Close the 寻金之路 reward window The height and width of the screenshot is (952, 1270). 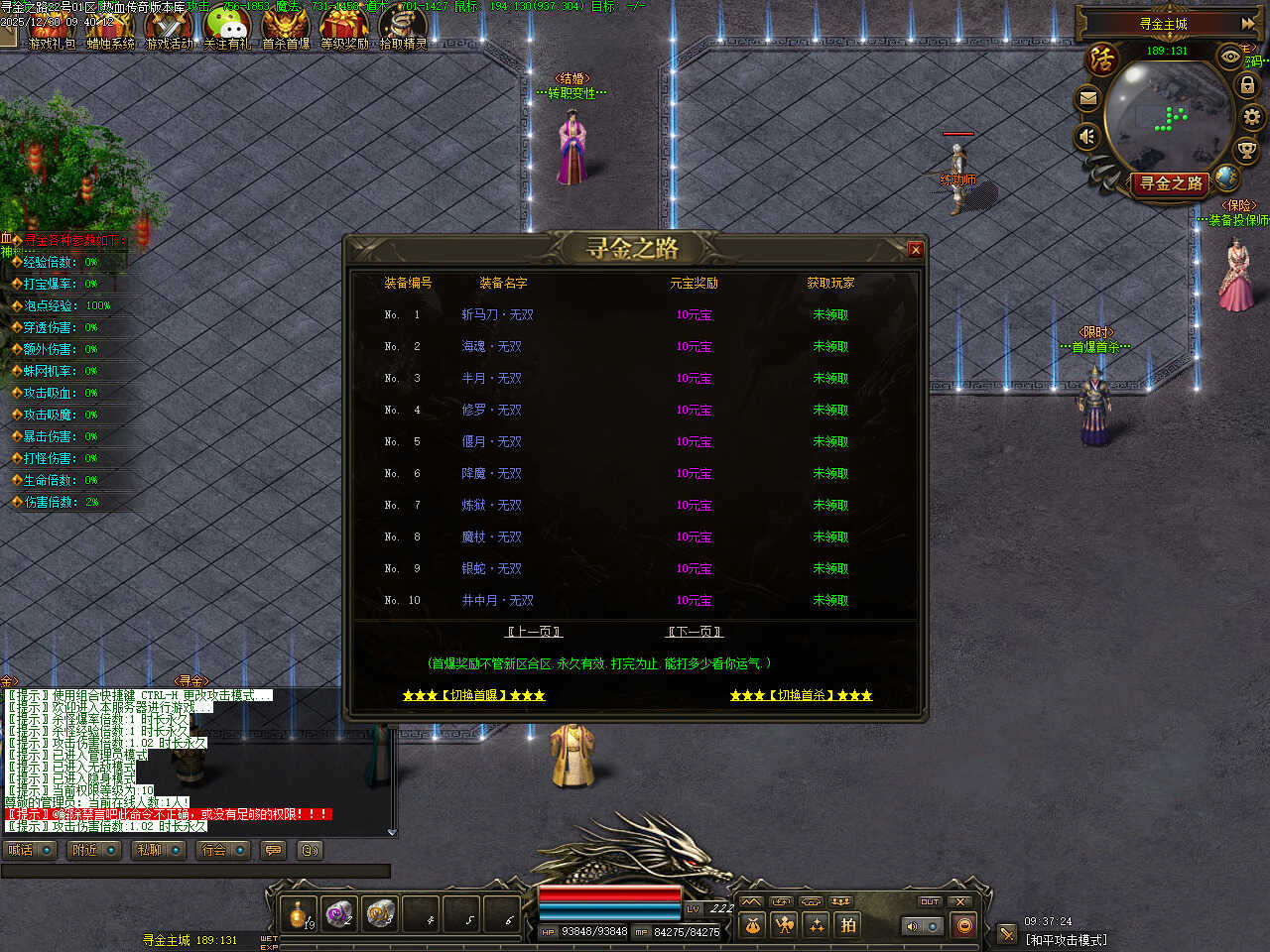coord(915,250)
